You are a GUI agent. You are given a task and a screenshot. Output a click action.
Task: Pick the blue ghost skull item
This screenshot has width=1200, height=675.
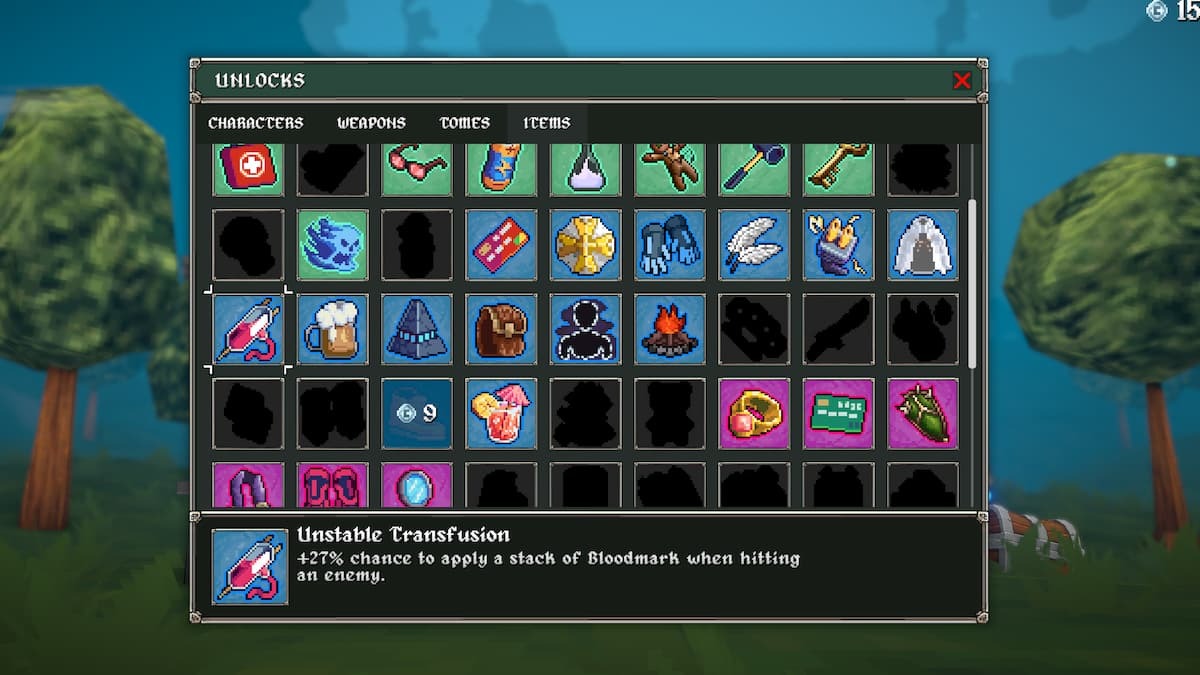(x=333, y=245)
